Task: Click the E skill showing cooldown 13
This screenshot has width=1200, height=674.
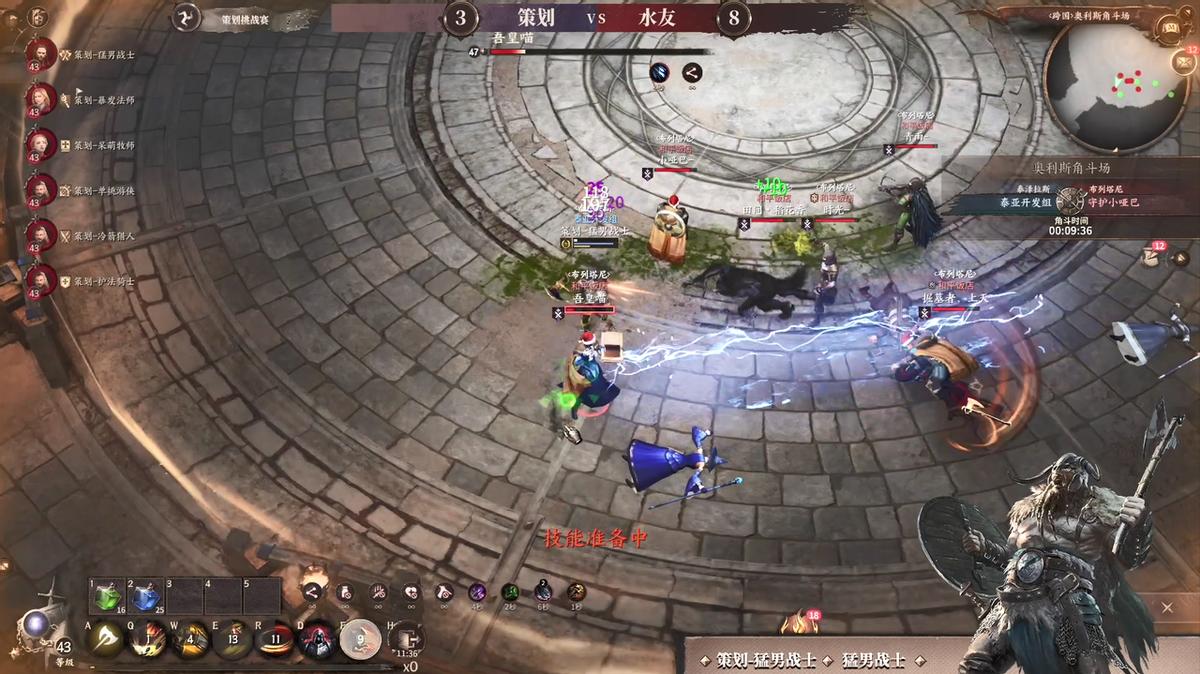Action: [x=233, y=640]
